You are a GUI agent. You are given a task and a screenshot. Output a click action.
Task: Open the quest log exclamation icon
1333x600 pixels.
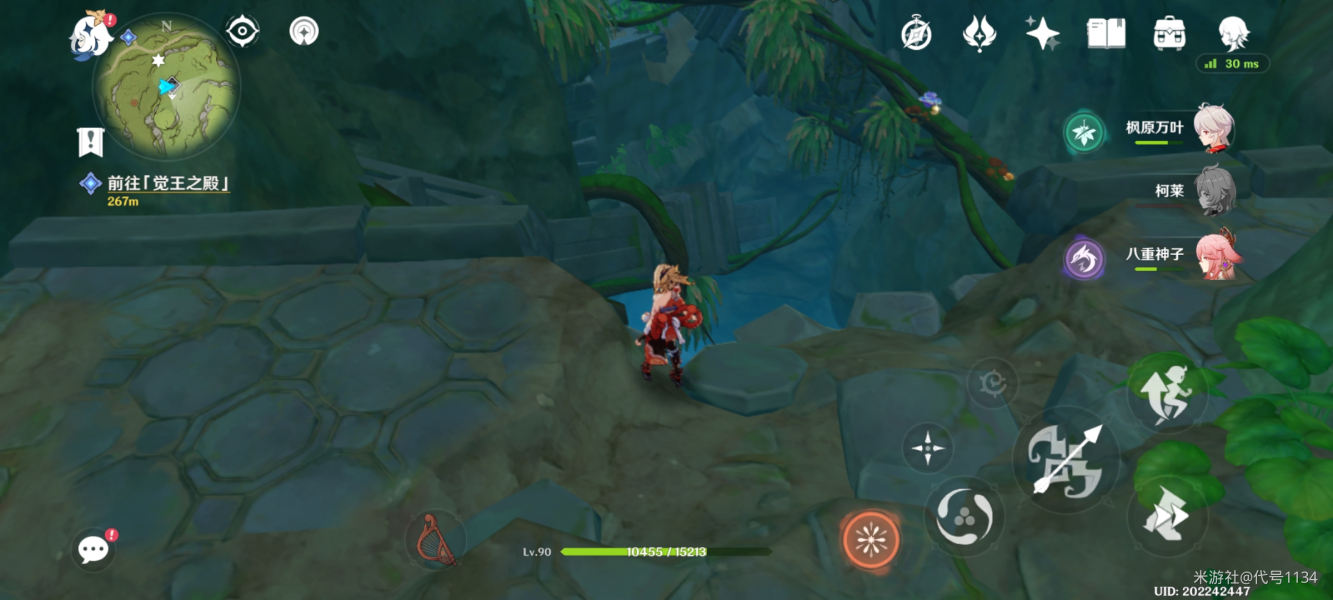tap(91, 142)
